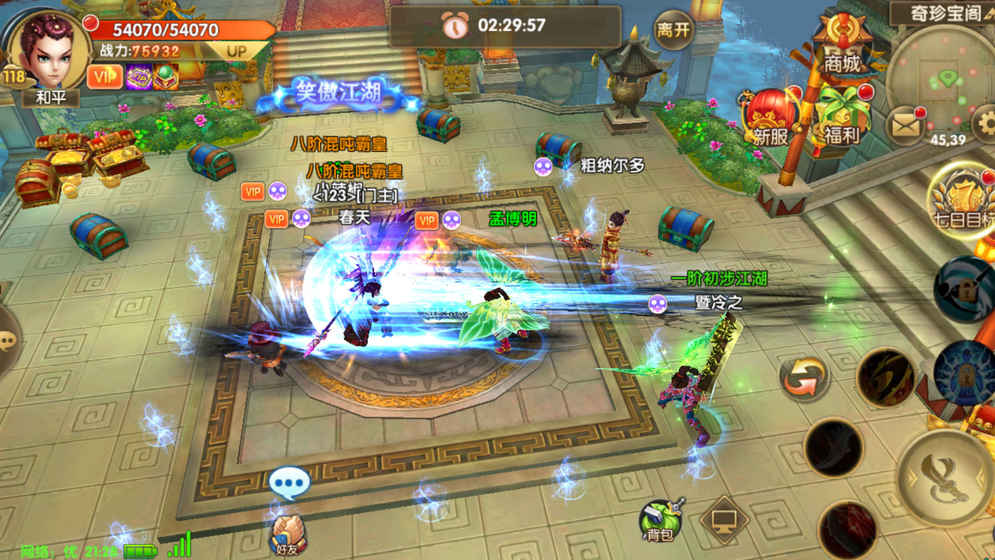Select the purple card buff icon
Image resolution: width=995 pixels, height=560 pixels.
(139, 77)
